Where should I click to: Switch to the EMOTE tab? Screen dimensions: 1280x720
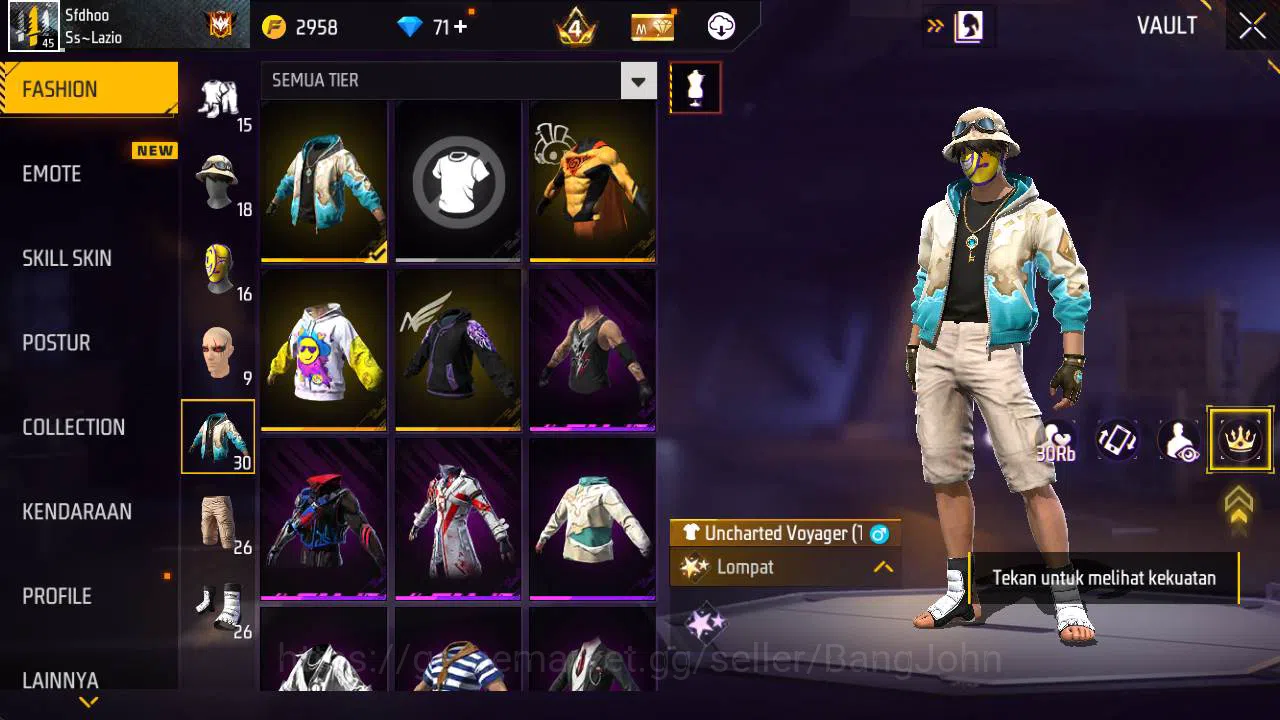tap(51, 173)
